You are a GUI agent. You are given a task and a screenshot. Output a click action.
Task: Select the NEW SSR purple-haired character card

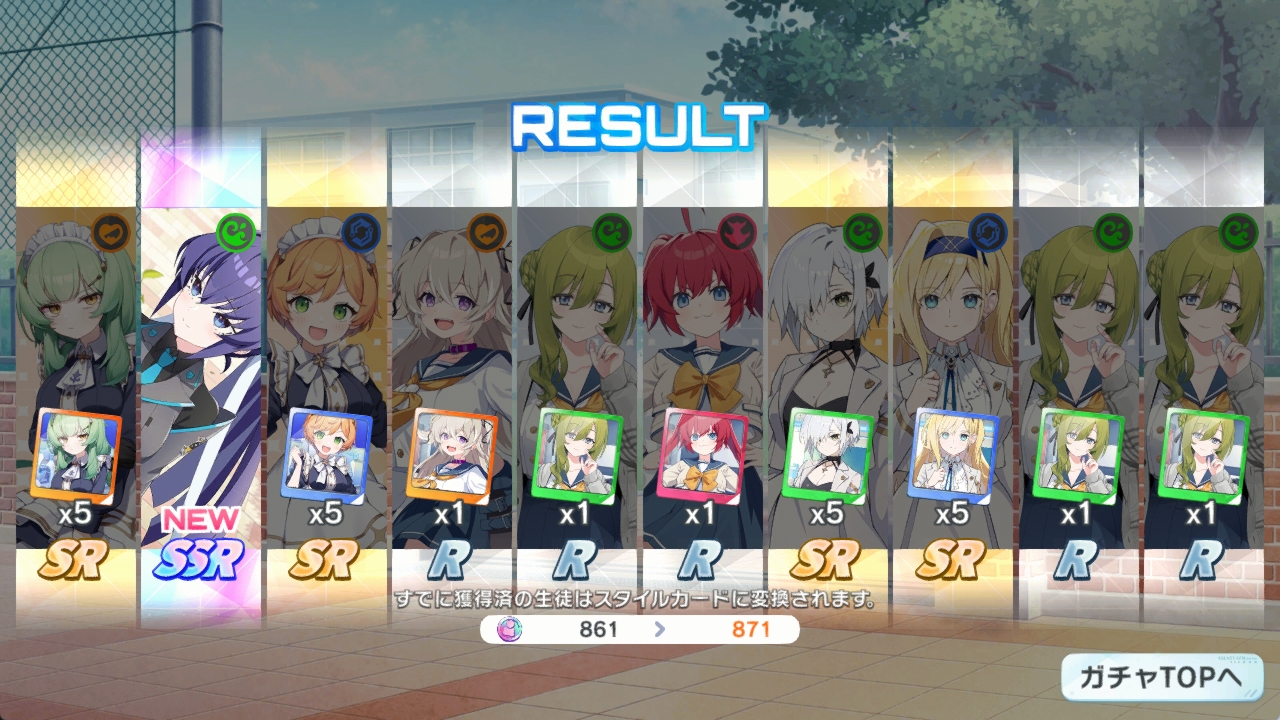click(x=201, y=380)
